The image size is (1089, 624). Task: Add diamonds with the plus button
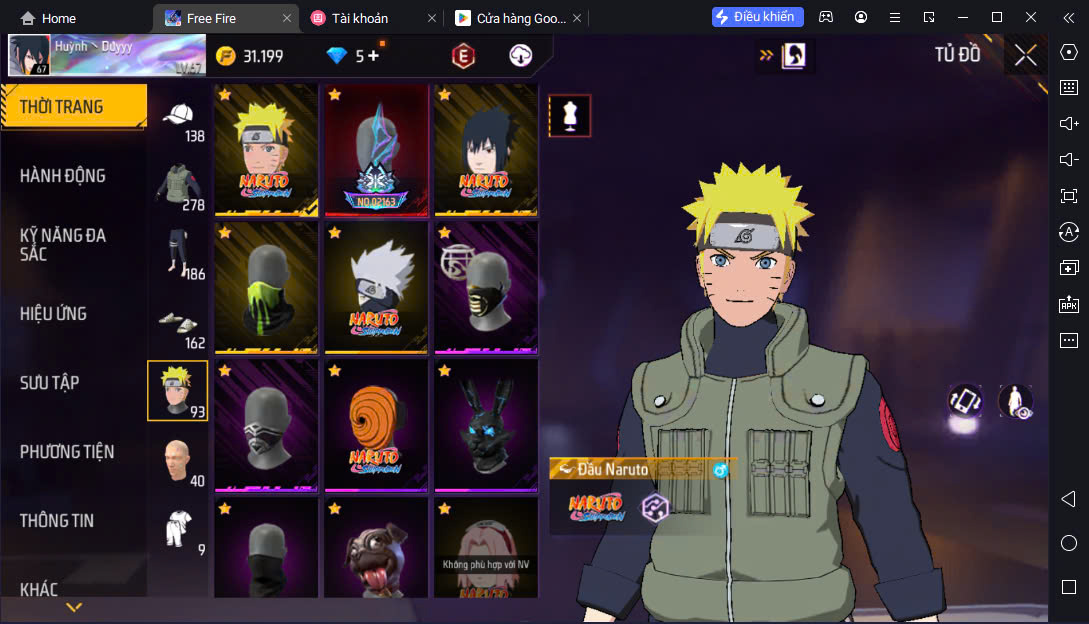point(373,56)
